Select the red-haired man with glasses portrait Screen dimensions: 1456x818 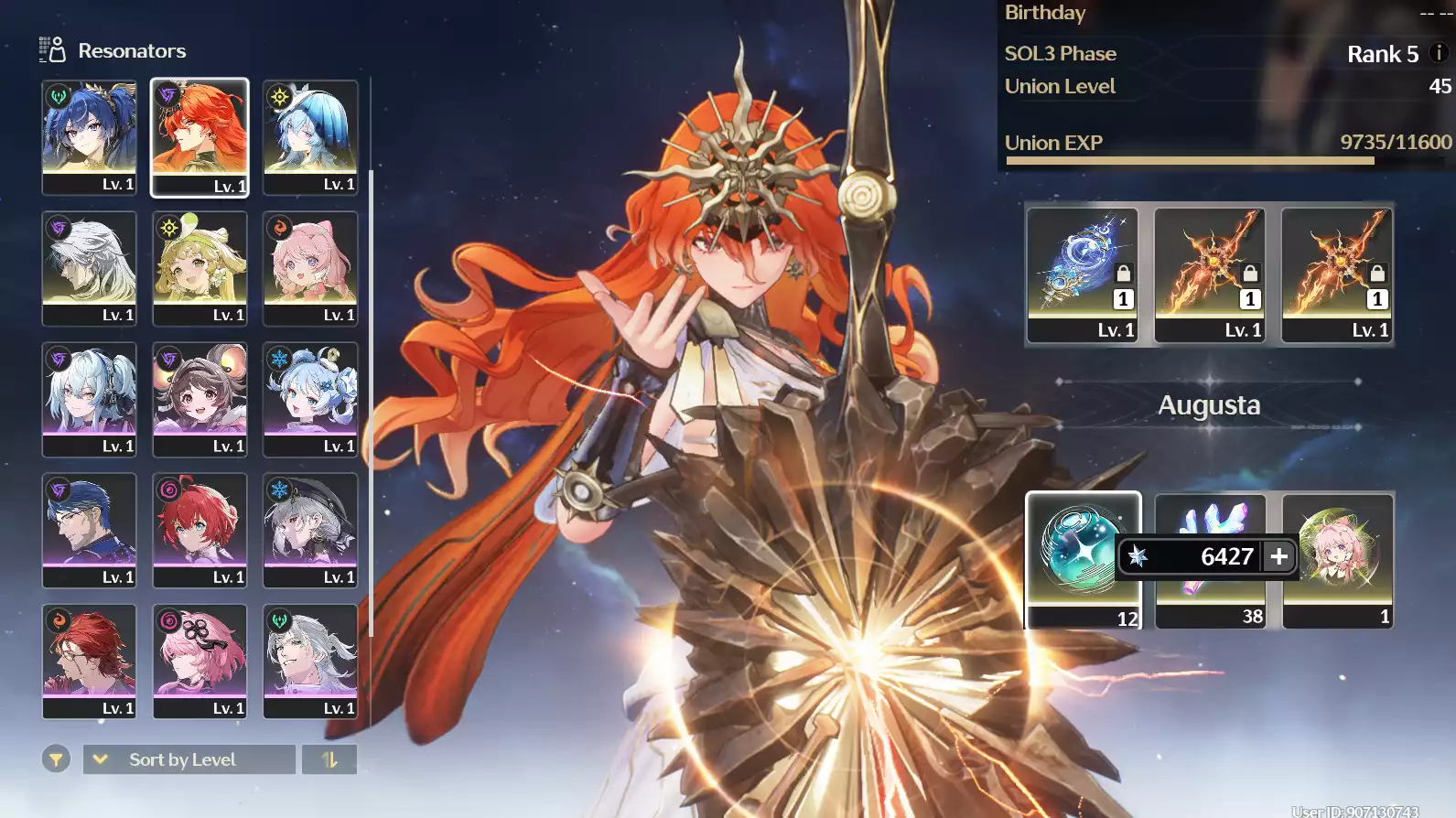89,661
